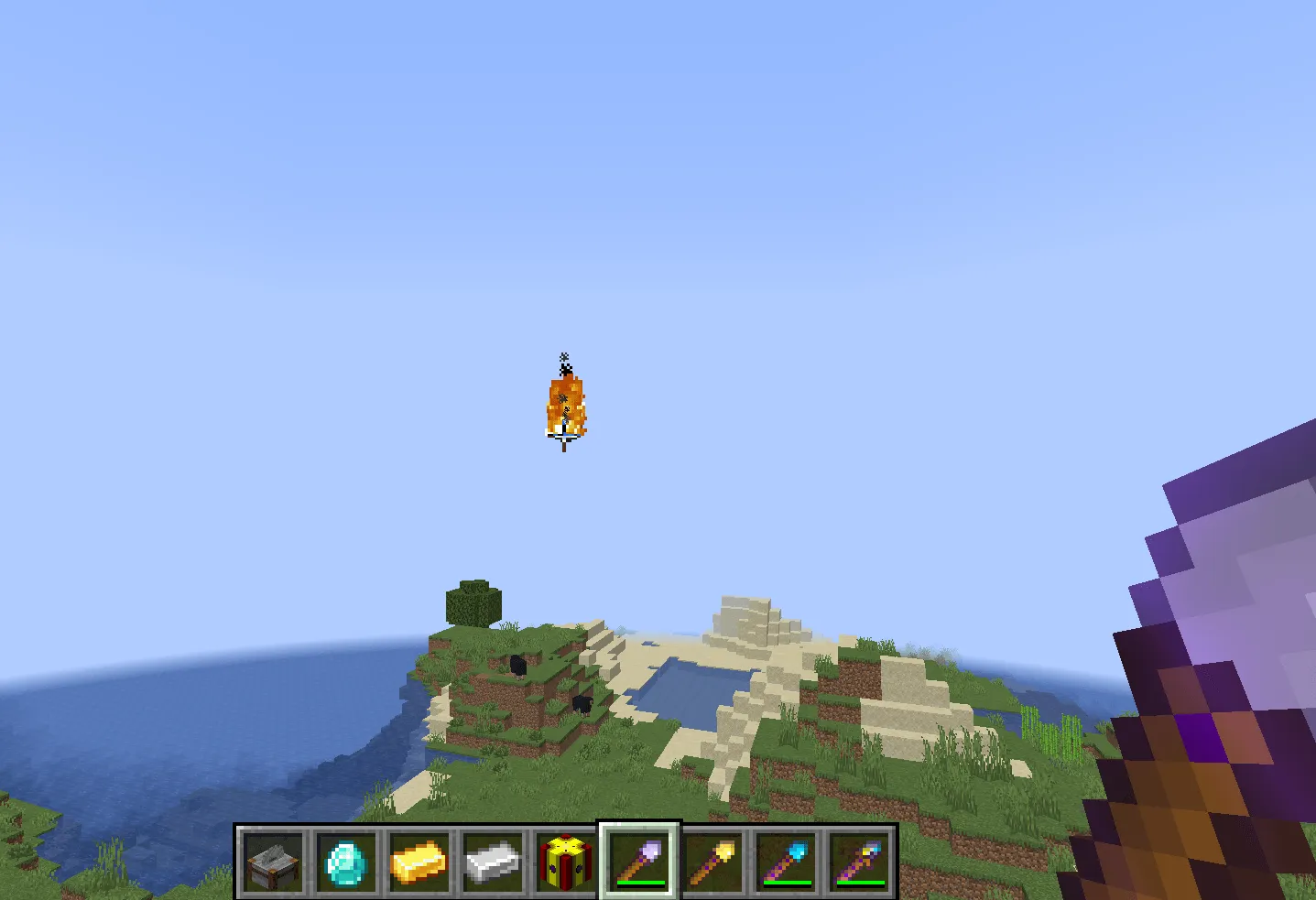
Task: Click the burning entity in the sky
Action: tap(566, 403)
